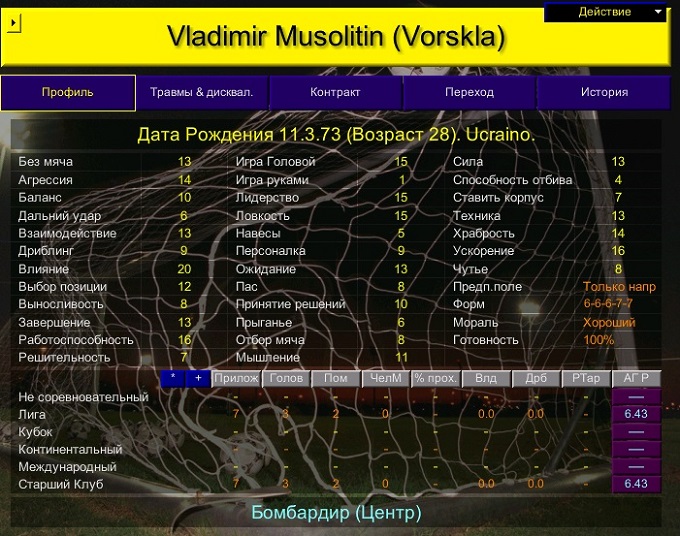The image size is (680, 536).
Task: Switch to the Профиль tab
Action: [68, 92]
